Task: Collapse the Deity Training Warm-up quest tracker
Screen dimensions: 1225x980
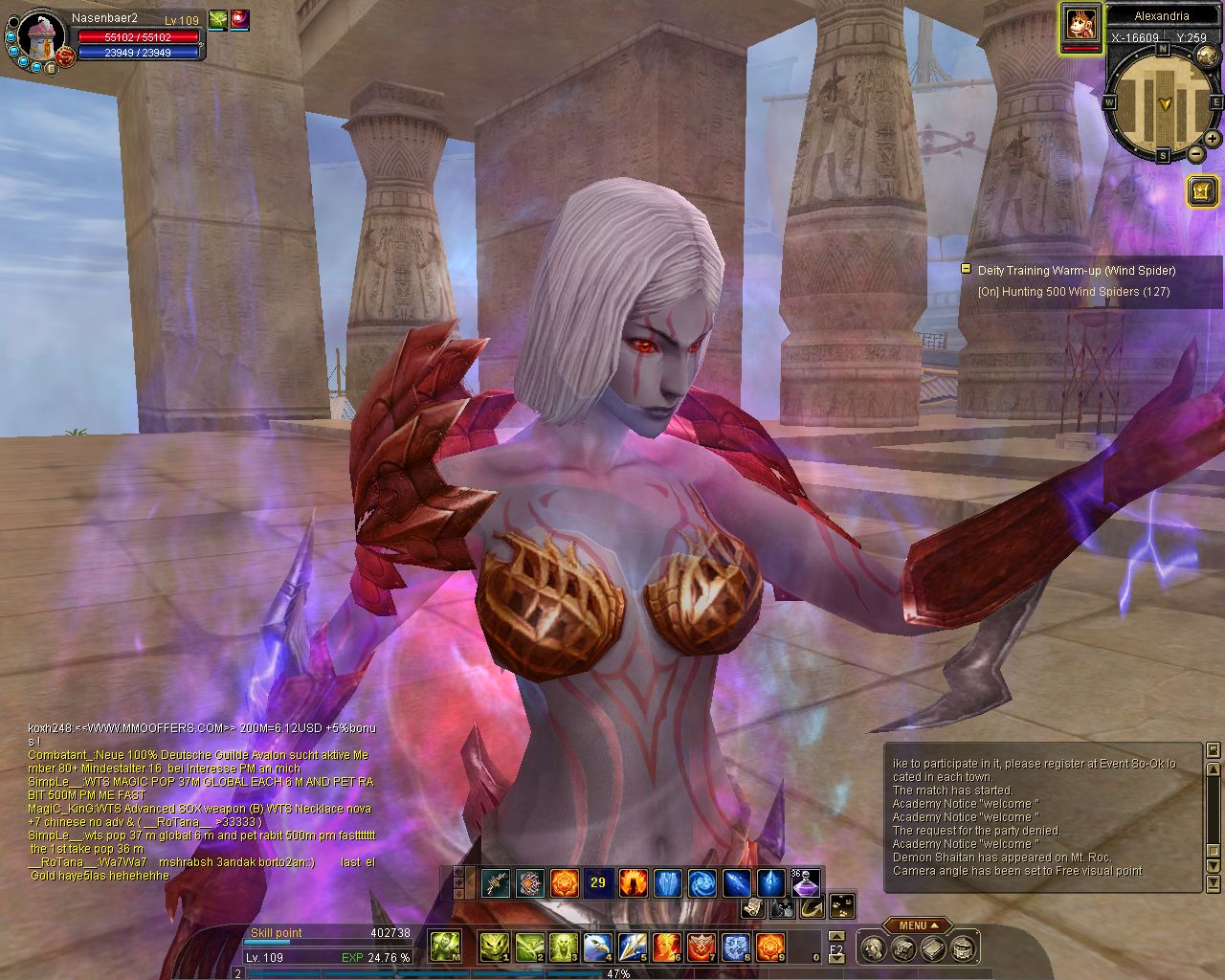Action: point(967,270)
